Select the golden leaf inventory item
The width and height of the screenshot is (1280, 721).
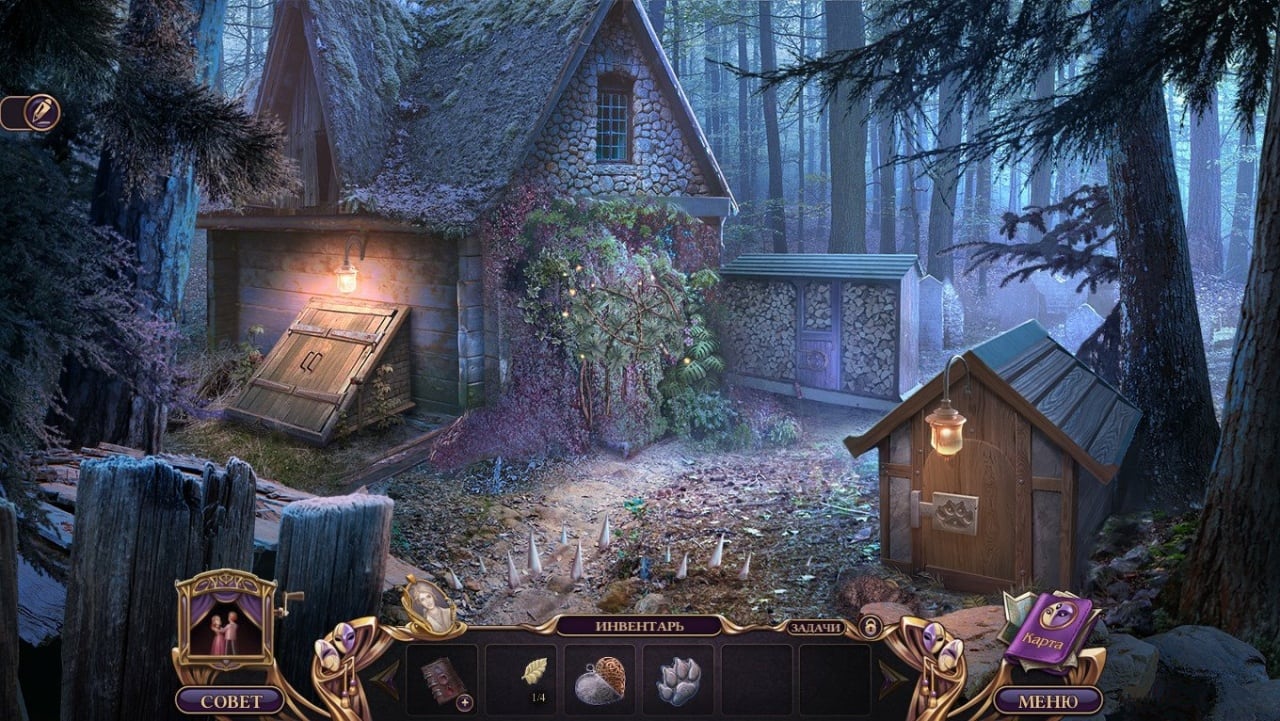click(534, 670)
